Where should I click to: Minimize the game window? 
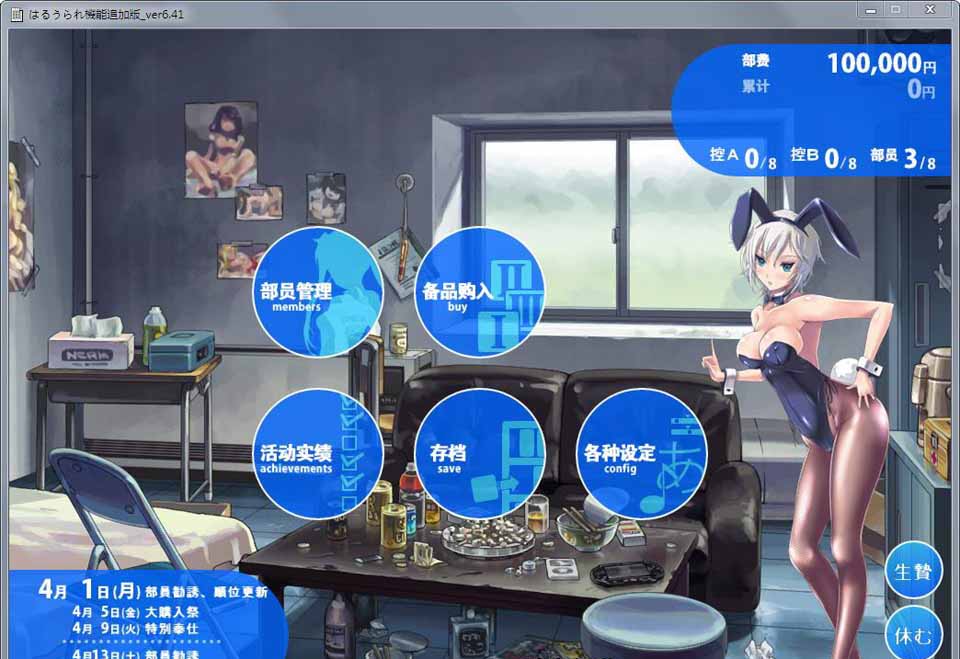872,9
